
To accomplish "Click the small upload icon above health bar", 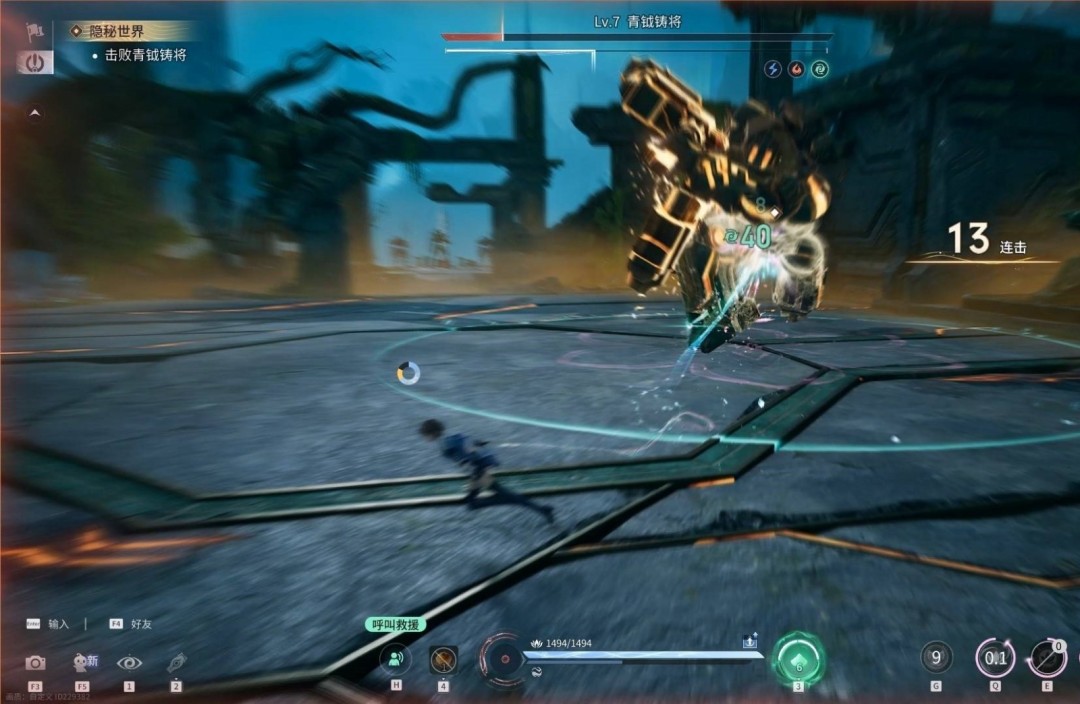I will 750,643.
